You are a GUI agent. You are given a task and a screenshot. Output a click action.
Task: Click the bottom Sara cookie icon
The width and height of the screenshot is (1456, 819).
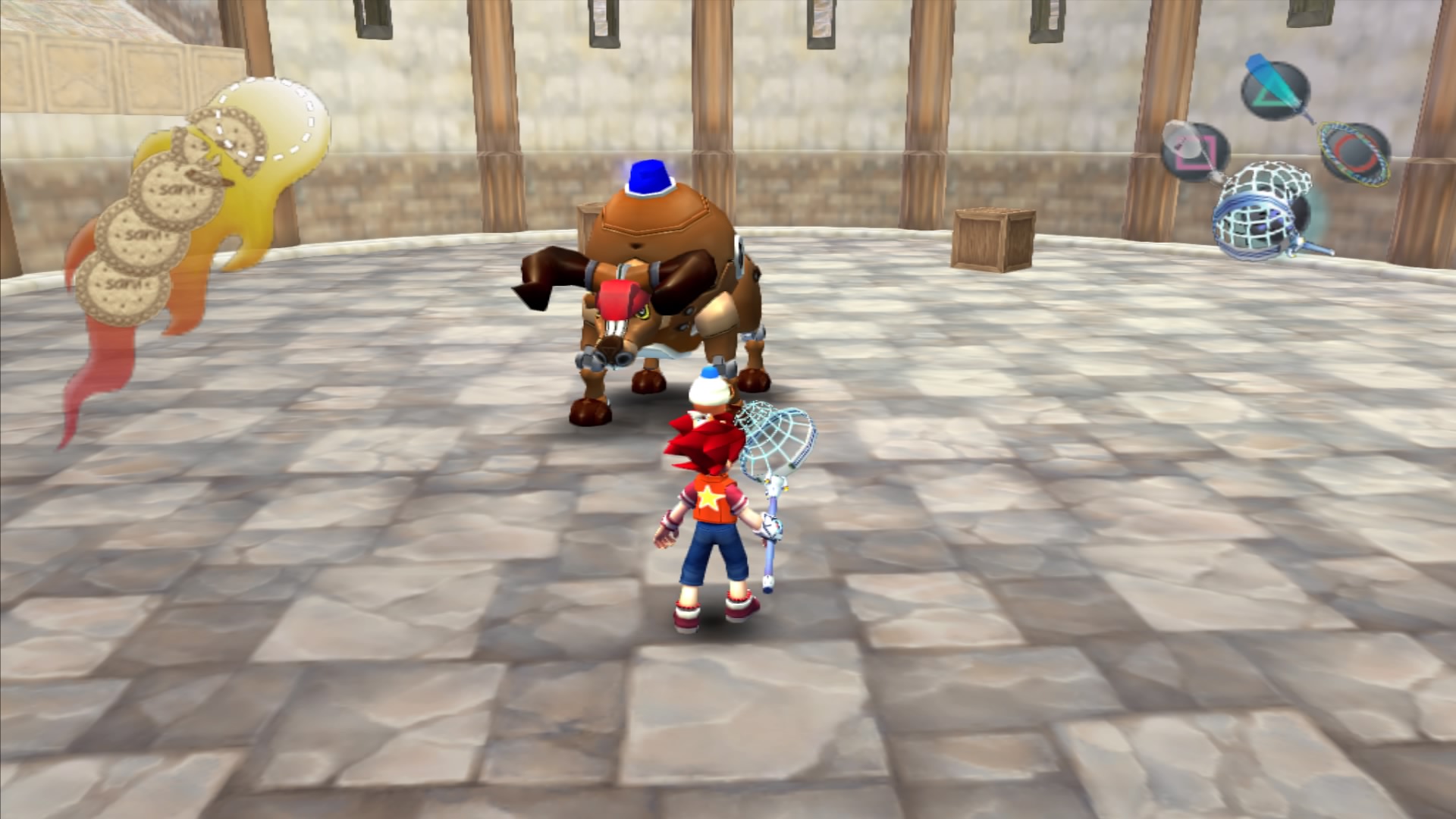click(x=125, y=287)
